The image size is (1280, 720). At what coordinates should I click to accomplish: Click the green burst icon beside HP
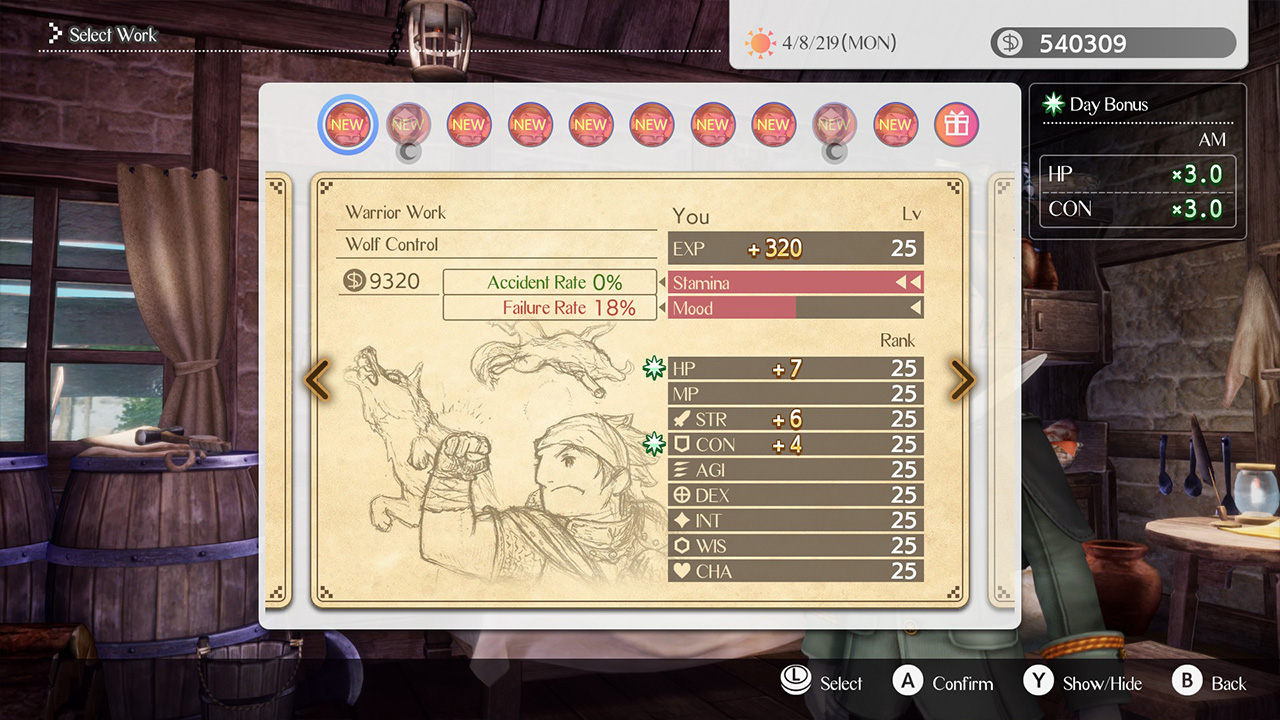point(653,367)
